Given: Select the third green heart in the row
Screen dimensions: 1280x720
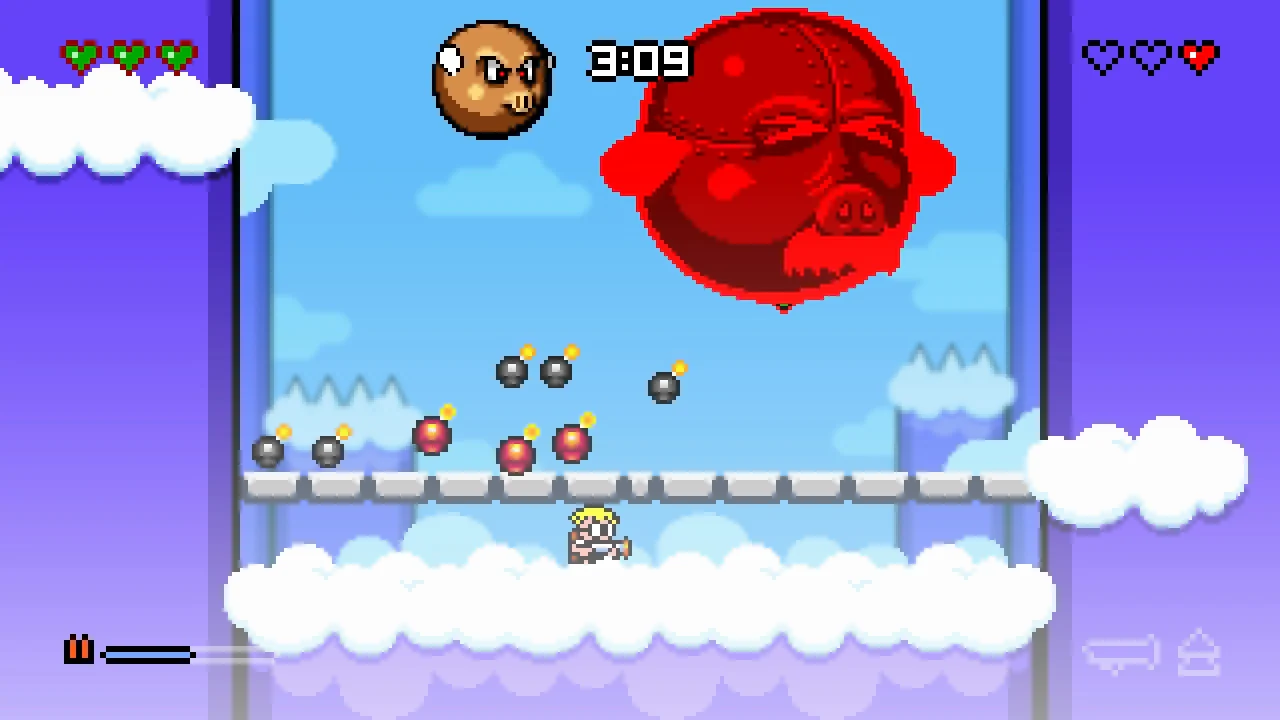Looking at the screenshot, I should coord(178,55).
